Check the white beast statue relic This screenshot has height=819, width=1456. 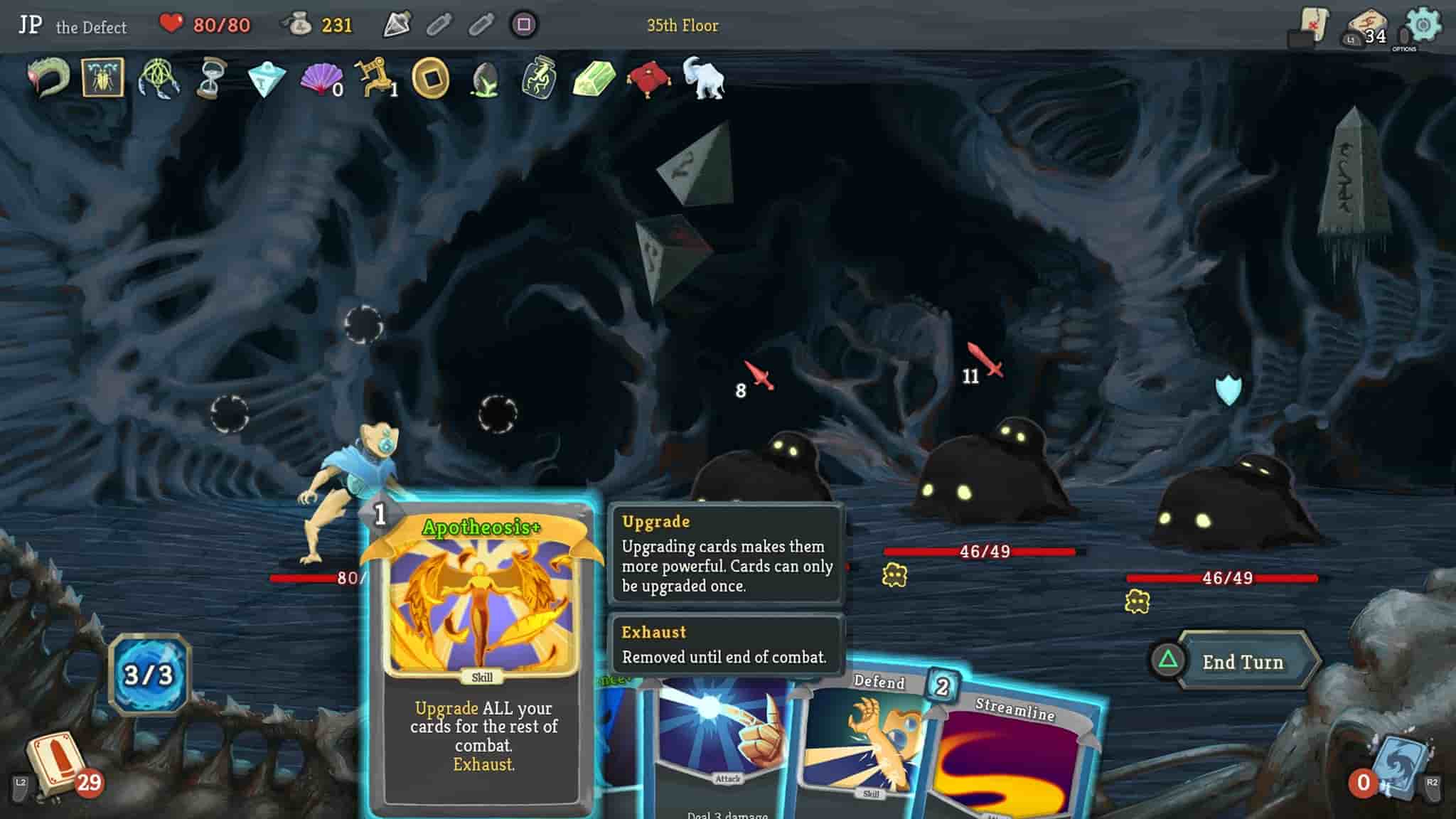tap(703, 77)
